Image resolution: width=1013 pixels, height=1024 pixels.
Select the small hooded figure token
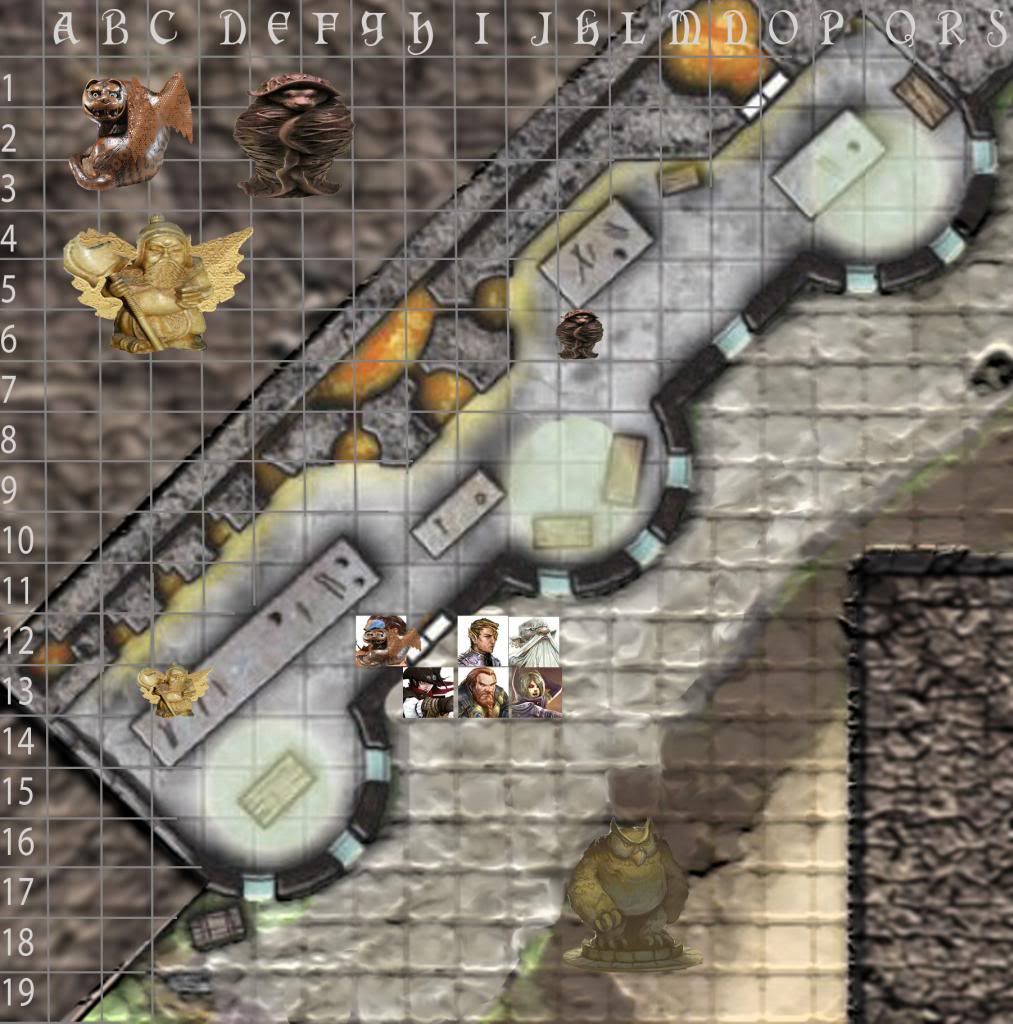(580, 334)
